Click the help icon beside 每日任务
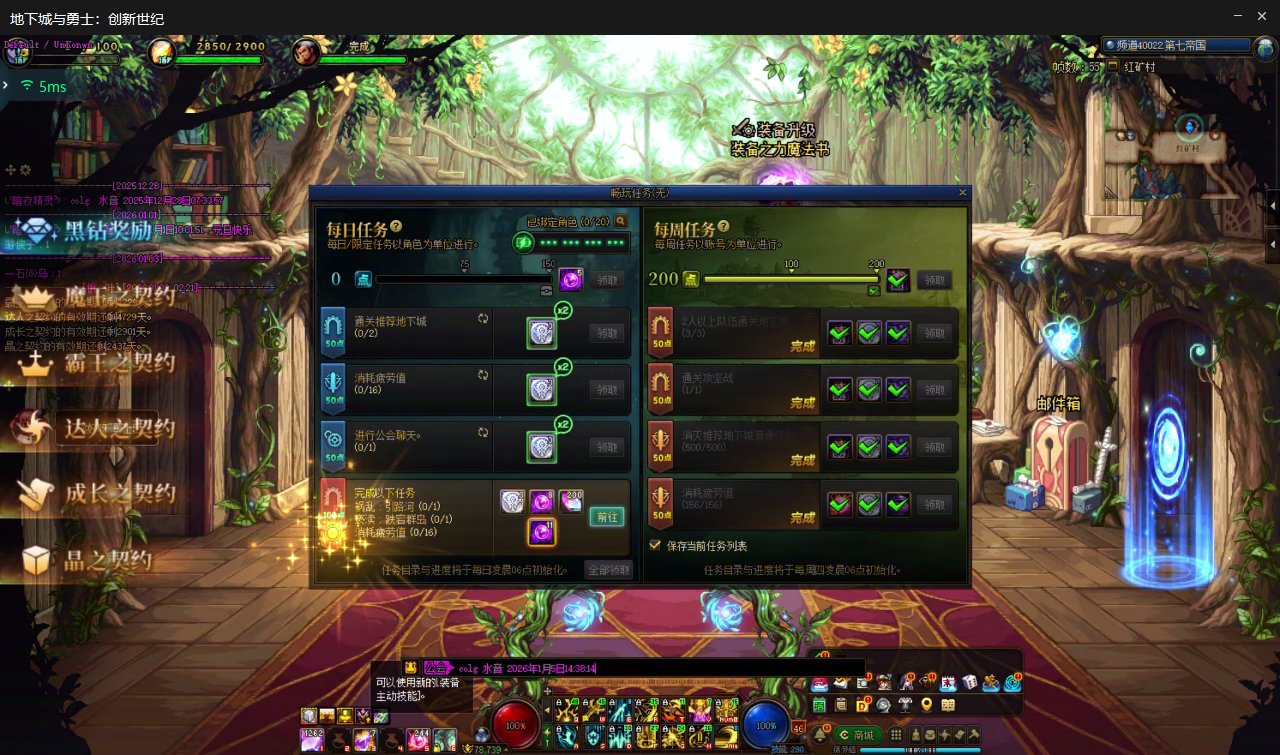The image size is (1280, 755). 396,227
